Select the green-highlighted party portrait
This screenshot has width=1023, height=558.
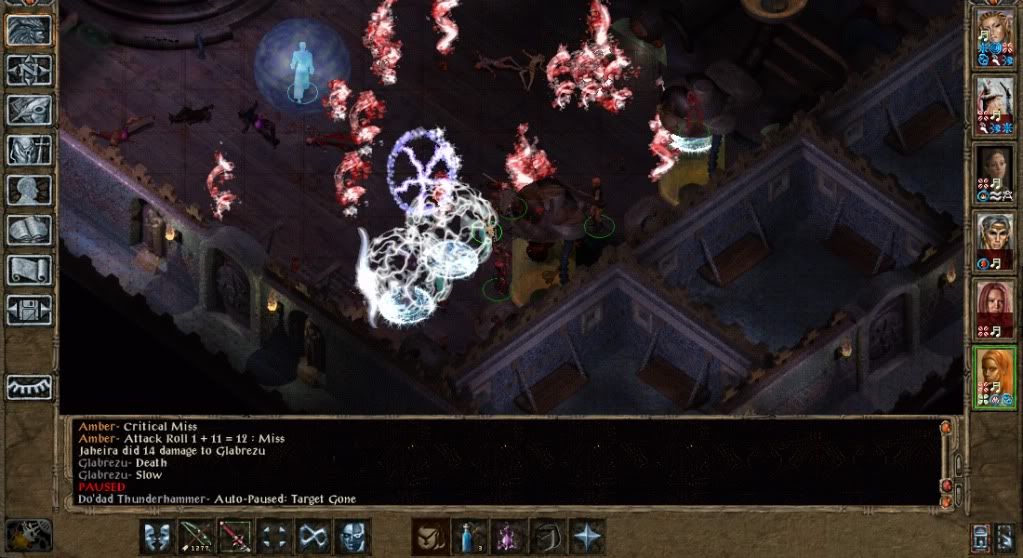[x=995, y=375]
